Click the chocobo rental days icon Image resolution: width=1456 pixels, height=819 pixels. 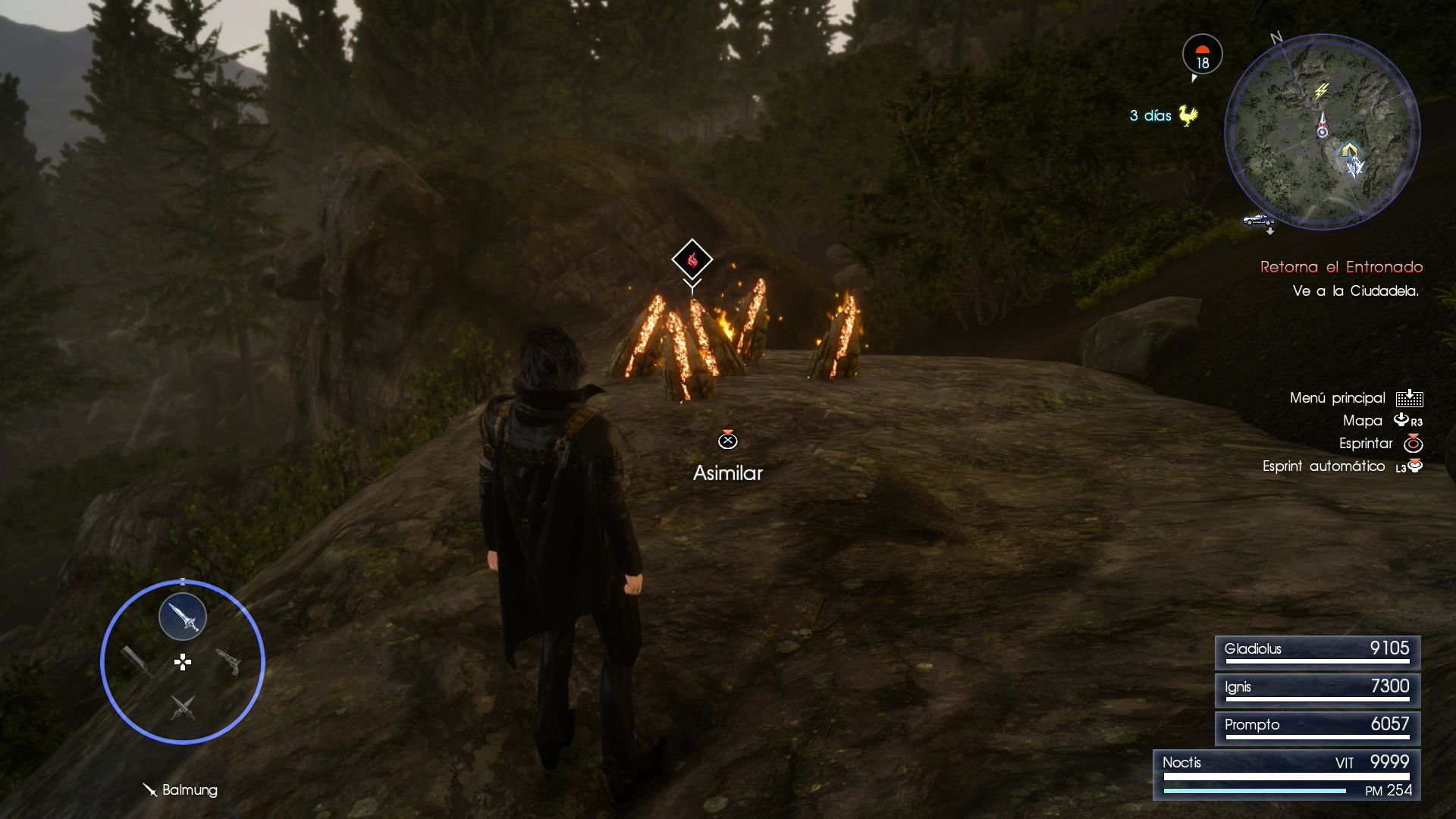click(1188, 116)
